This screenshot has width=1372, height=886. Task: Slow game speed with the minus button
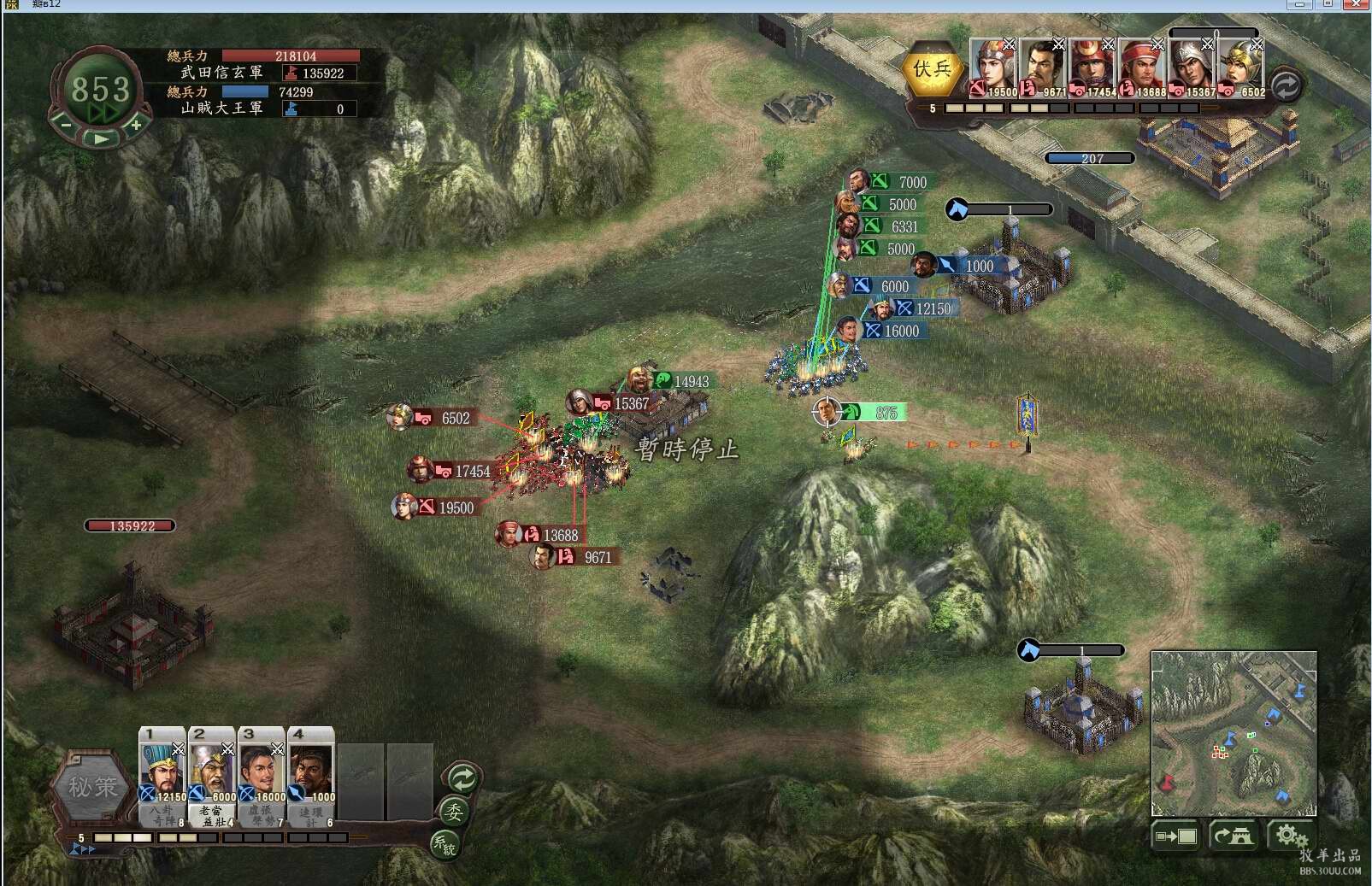(66, 125)
